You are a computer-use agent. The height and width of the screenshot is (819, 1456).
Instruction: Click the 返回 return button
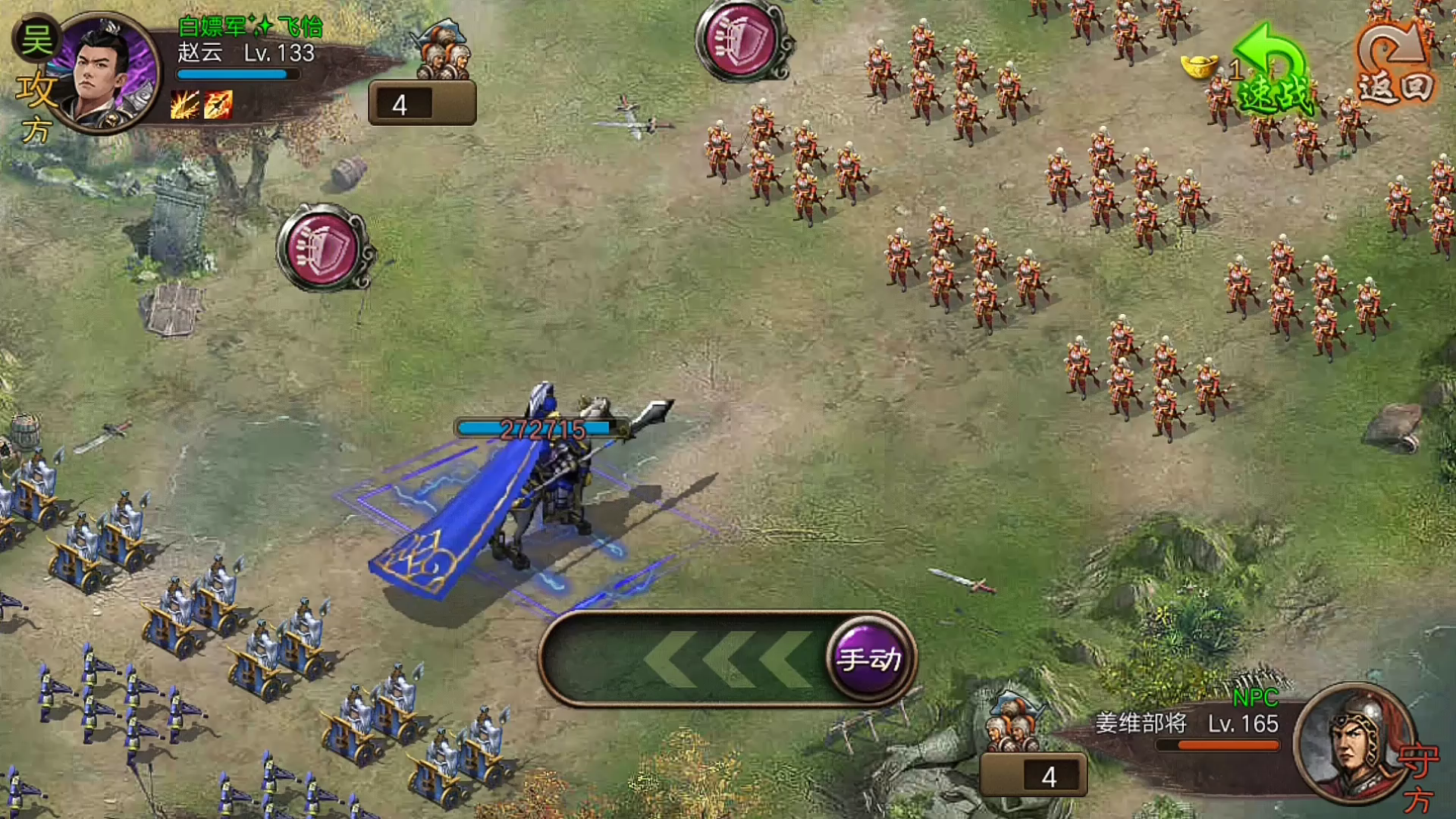(x=1395, y=68)
